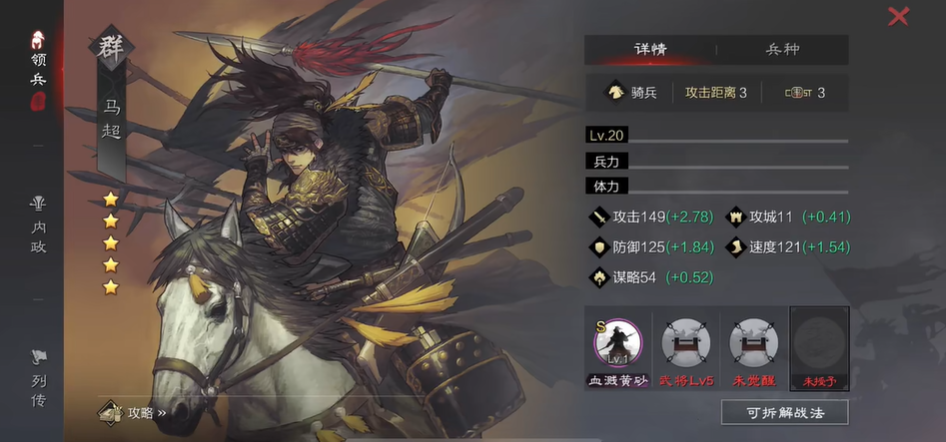Open the 攻略 strategy guide link
The height and width of the screenshot is (442, 946).
point(132,412)
